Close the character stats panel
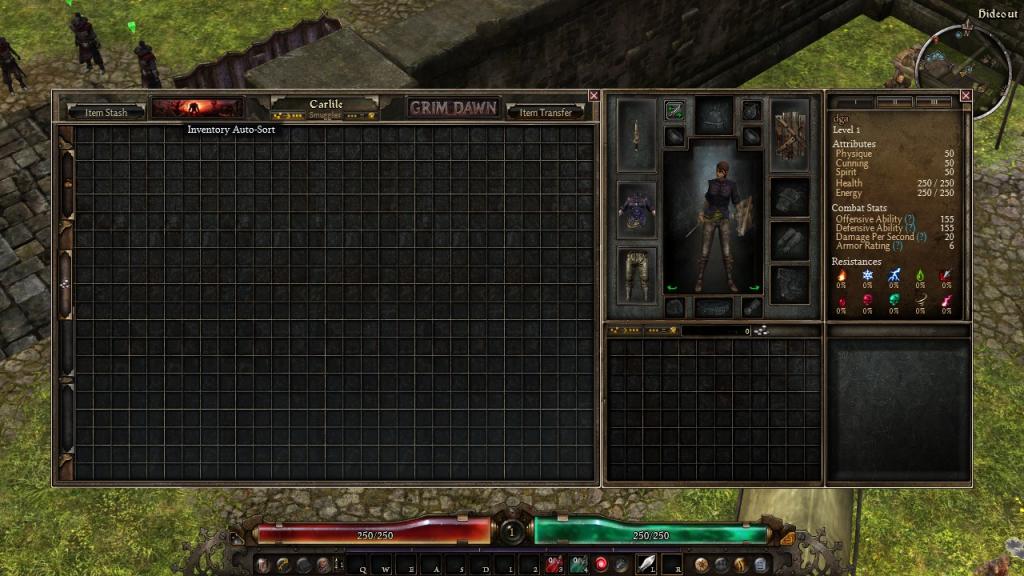This screenshot has width=1024, height=576. point(966,96)
